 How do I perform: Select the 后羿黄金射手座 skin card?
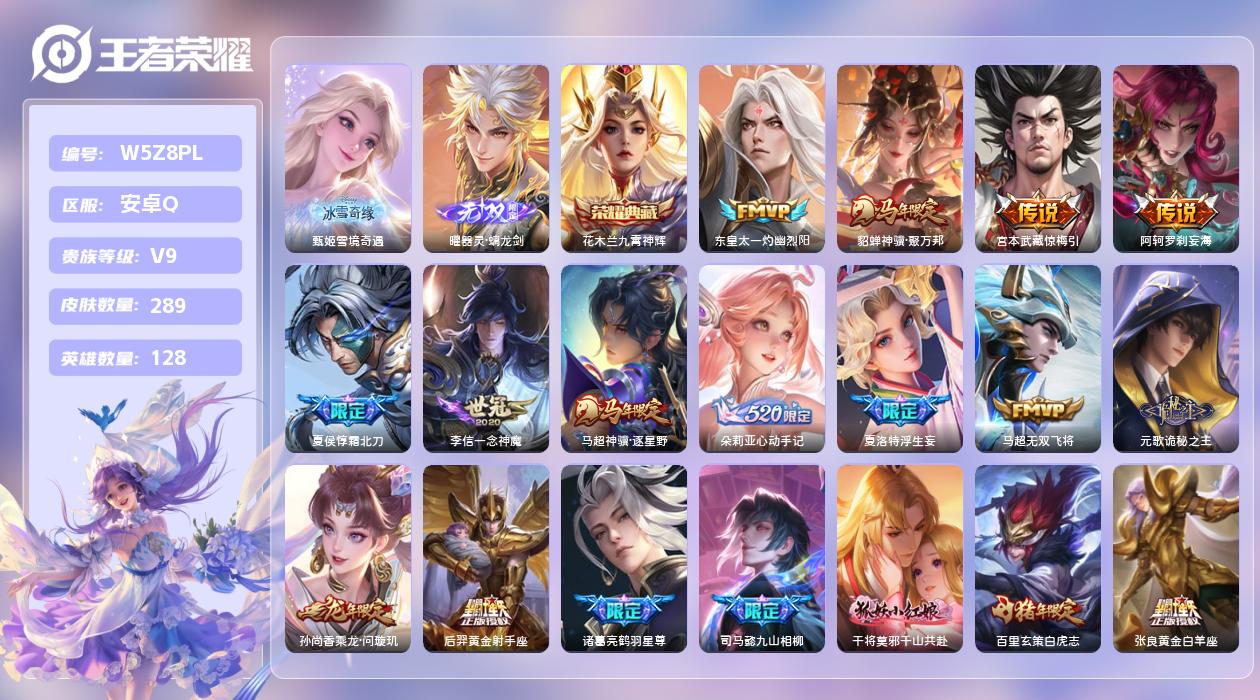486,558
